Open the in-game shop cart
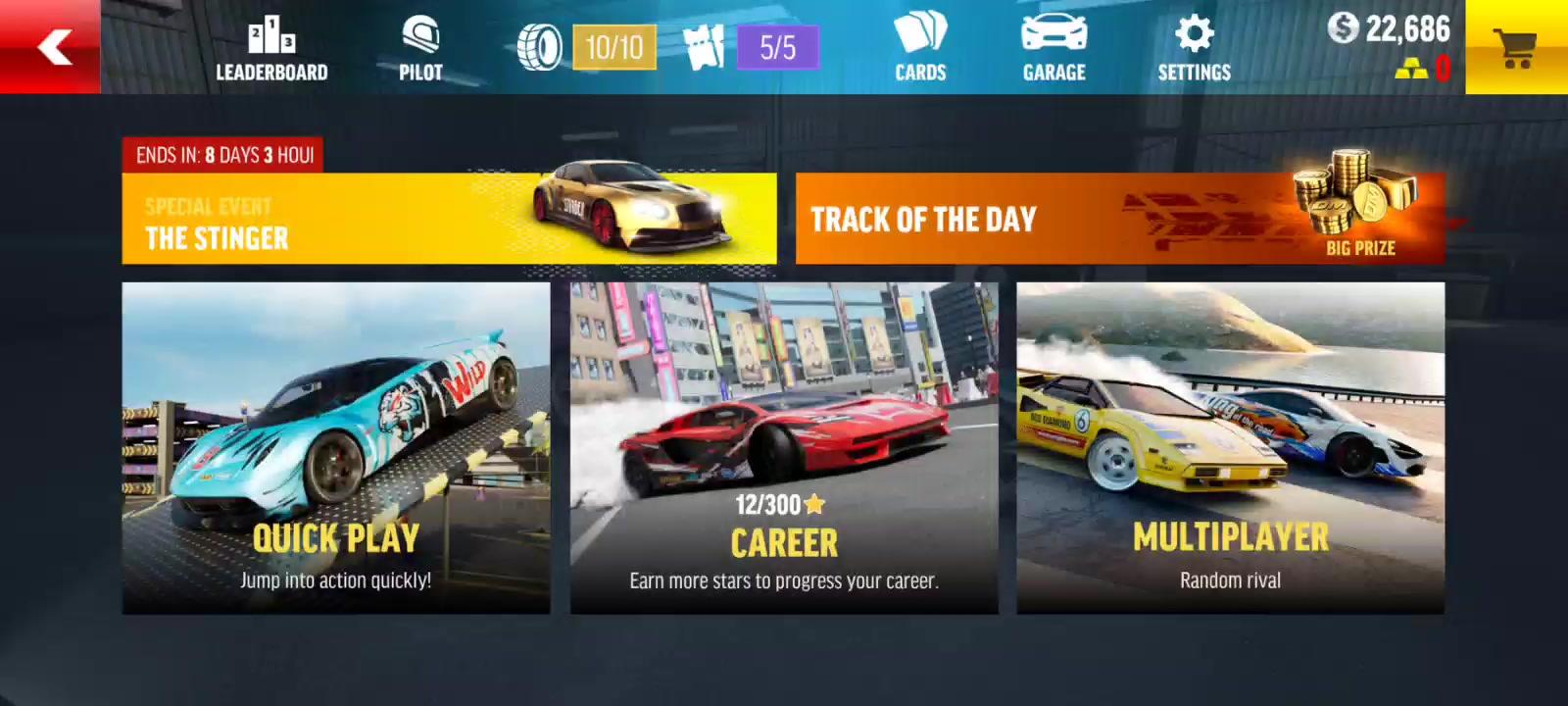This screenshot has width=1568, height=706. (x=1516, y=44)
